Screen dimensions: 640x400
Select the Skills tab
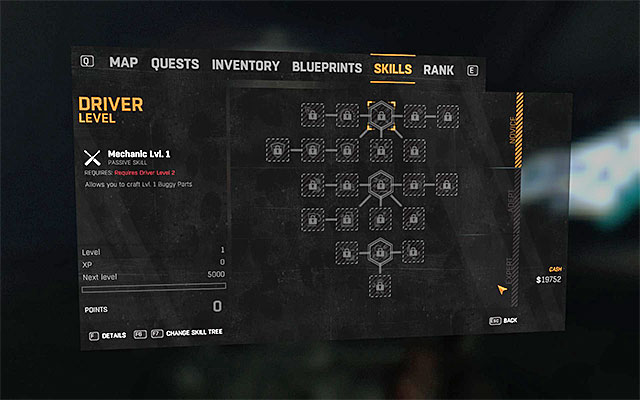[392, 69]
